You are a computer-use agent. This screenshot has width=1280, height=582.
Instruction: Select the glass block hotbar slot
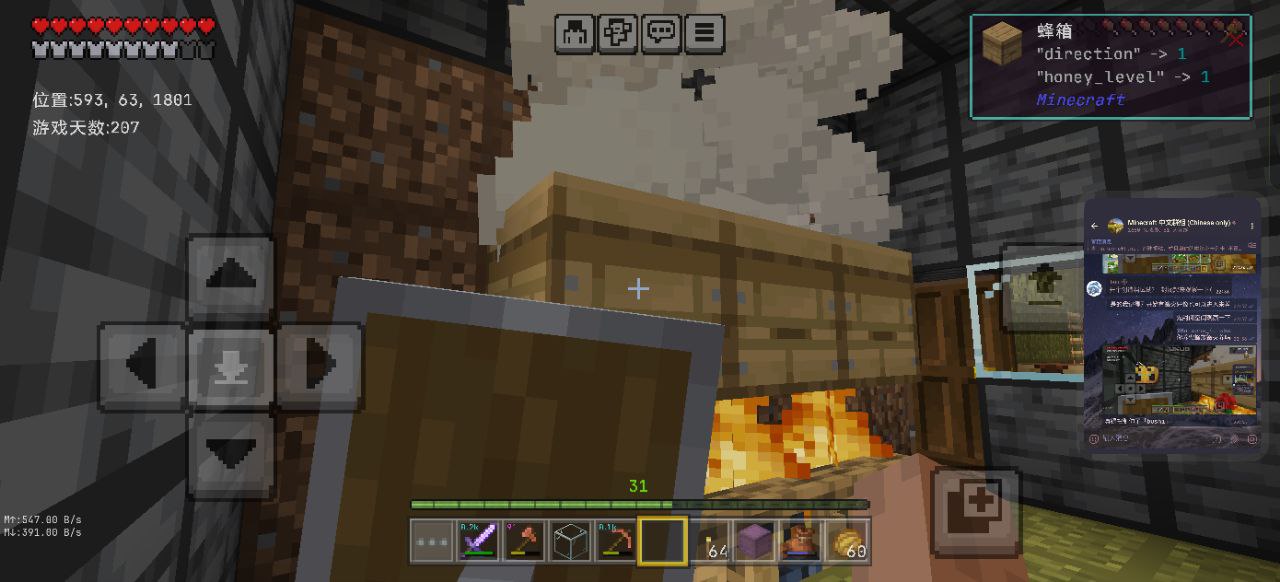click(570, 541)
